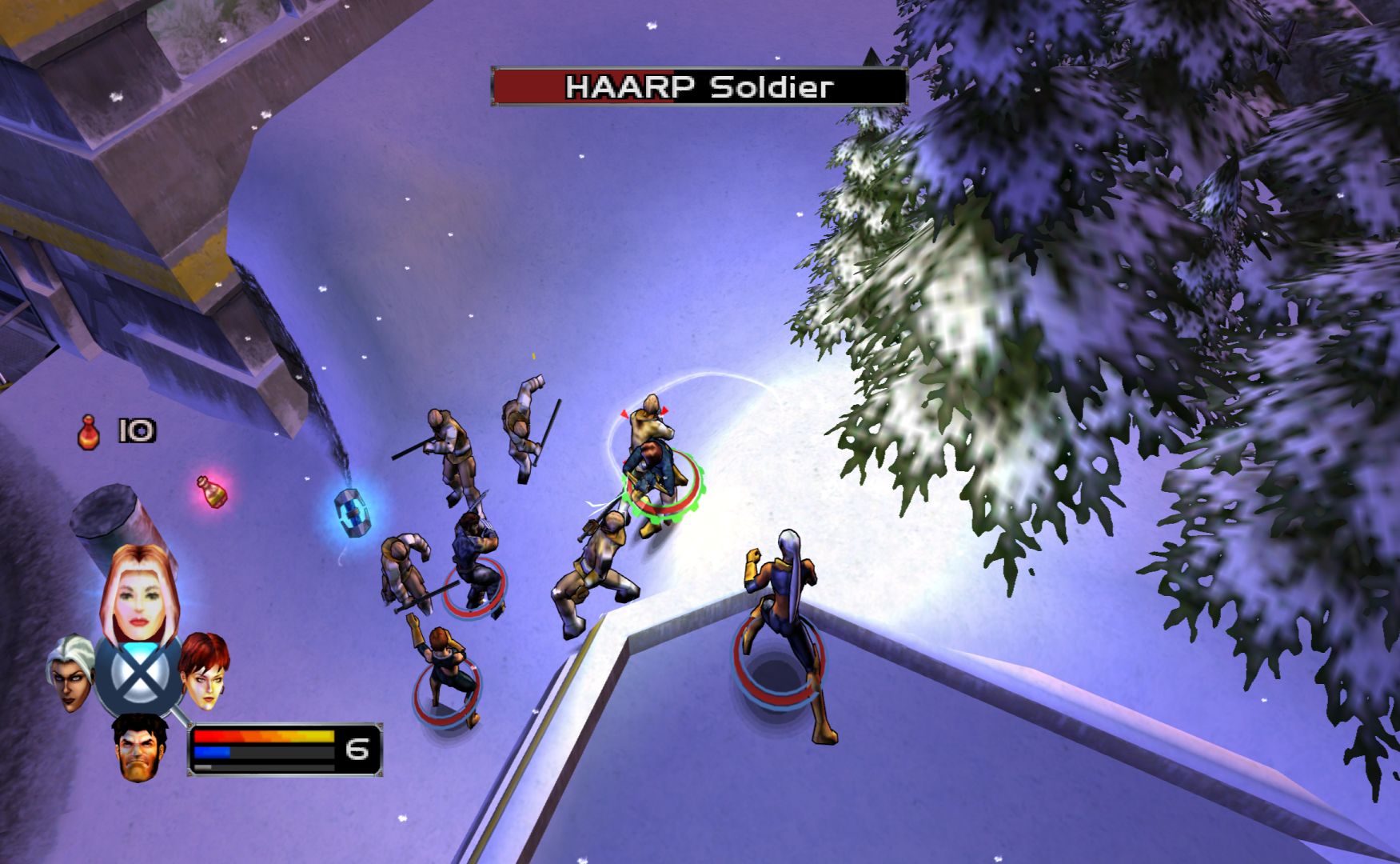Switch to Wolverine's portrait

pos(140,746)
